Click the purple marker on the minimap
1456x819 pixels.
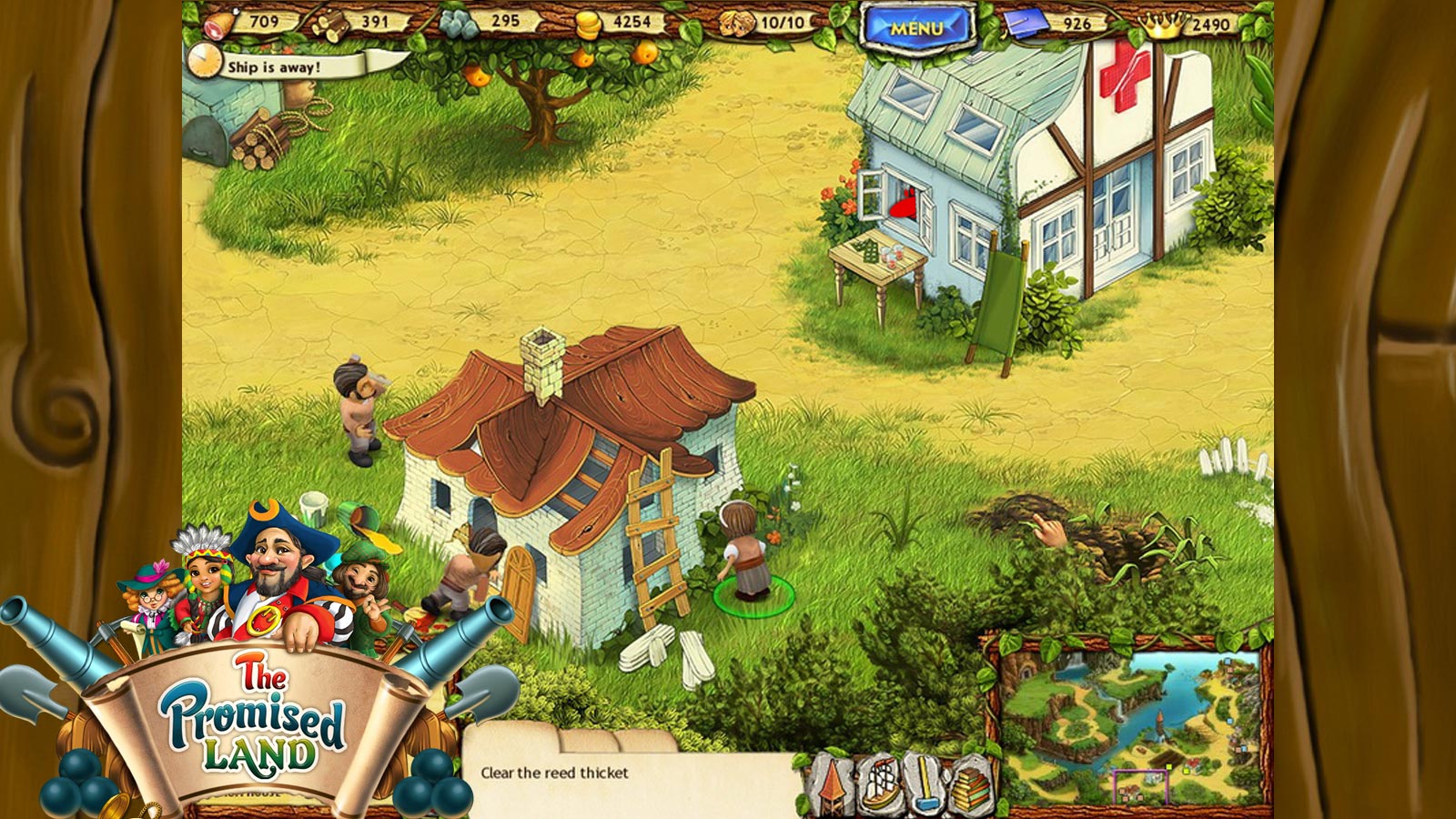point(1140,785)
